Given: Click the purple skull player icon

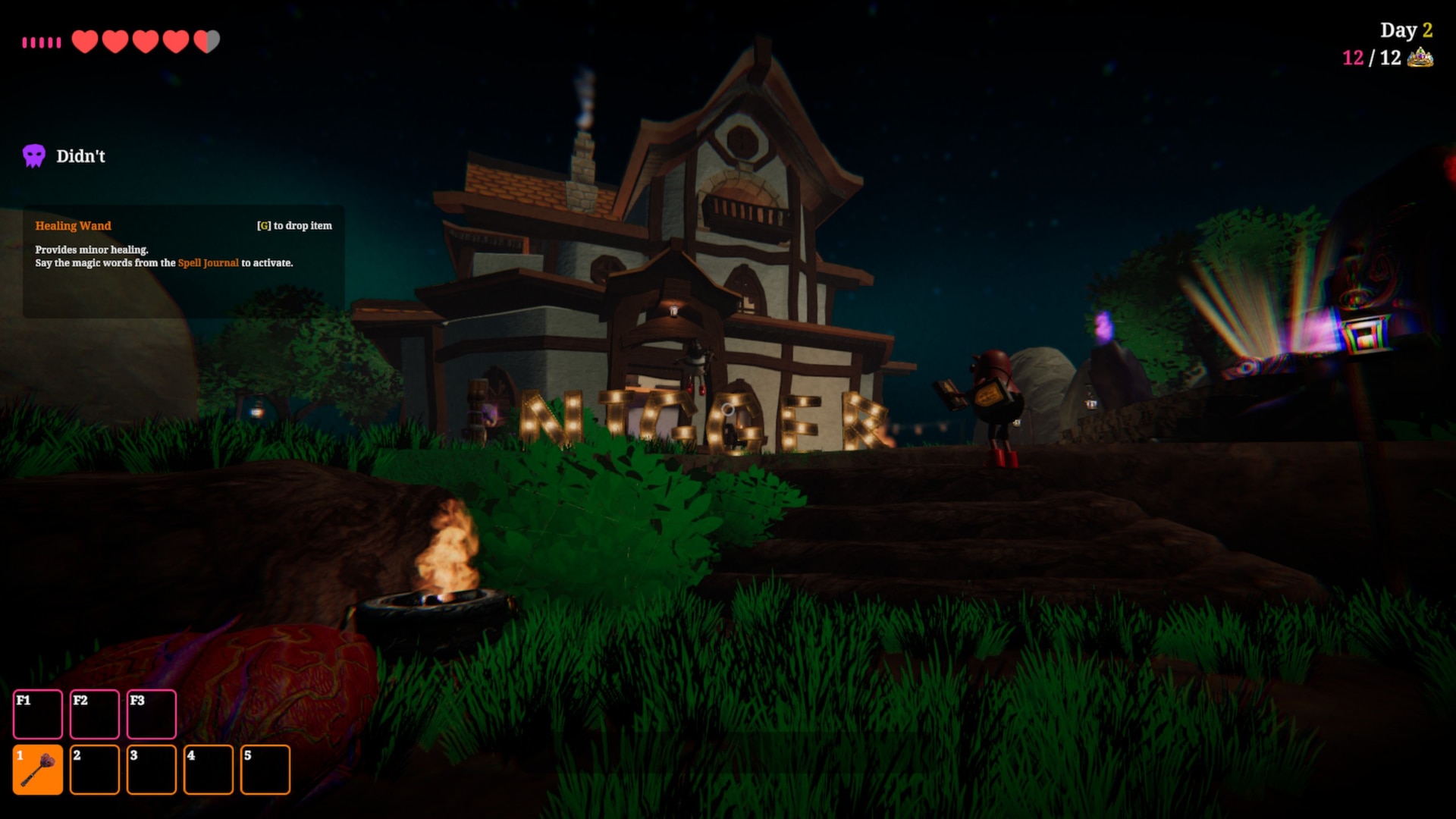Looking at the screenshot, I should [34, 156].
